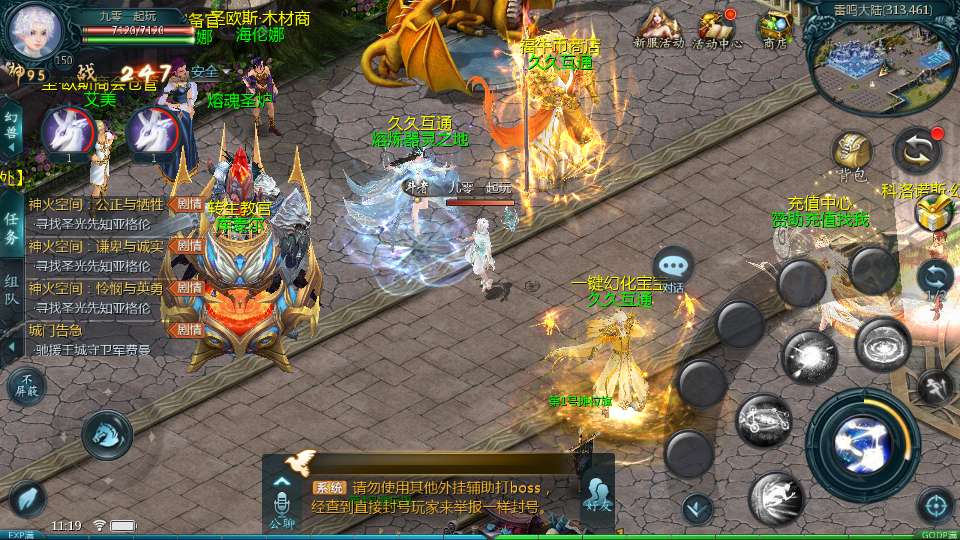Activate the whirlwind vortex skill
Viewport: 960px width, 540px height.
point(882,343)
